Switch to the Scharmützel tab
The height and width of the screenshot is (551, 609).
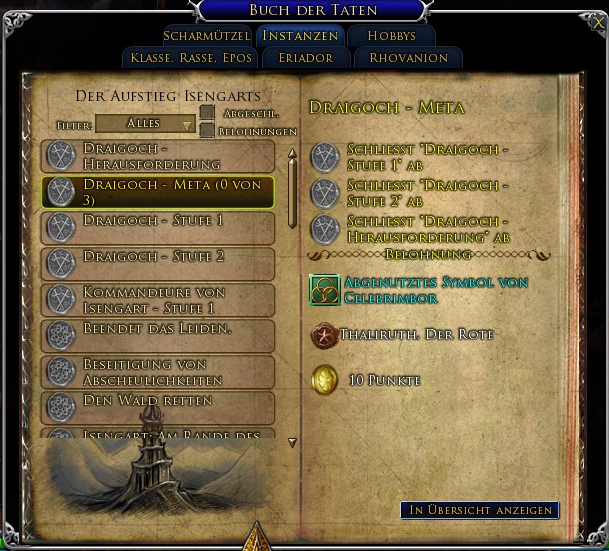[x=206, y=36]
